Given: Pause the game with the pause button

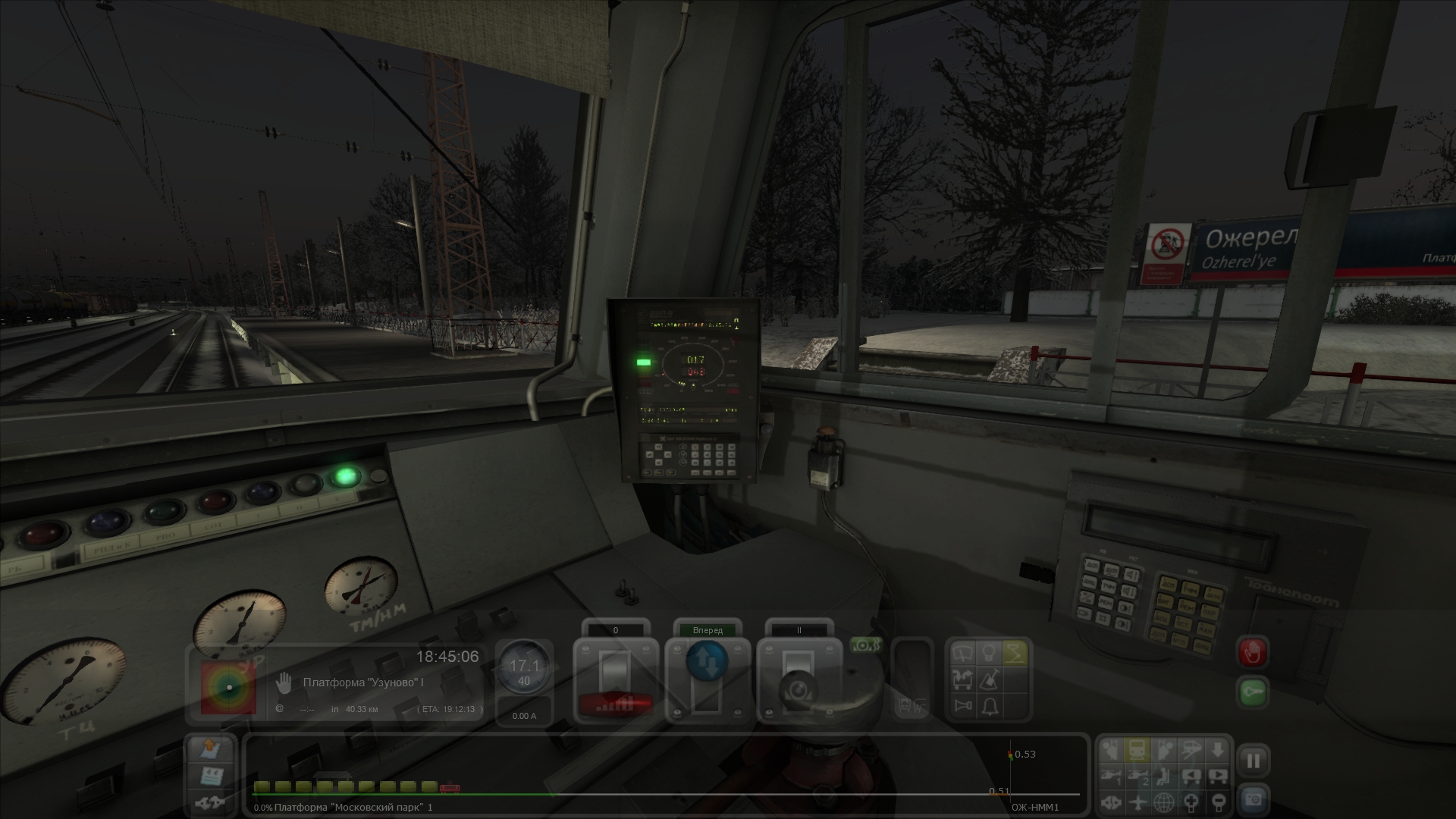Looking at the screenshot, I should (x=1253, y=761).
